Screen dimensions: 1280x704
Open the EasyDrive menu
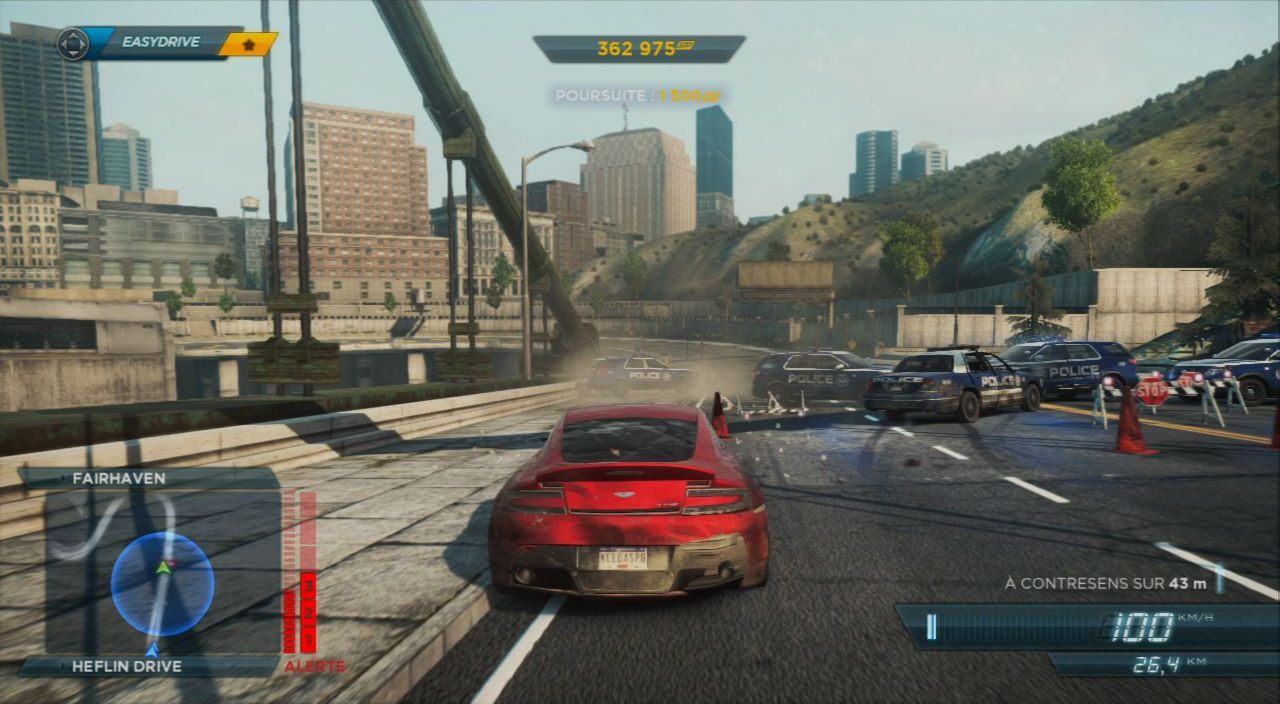coord(160,42)
